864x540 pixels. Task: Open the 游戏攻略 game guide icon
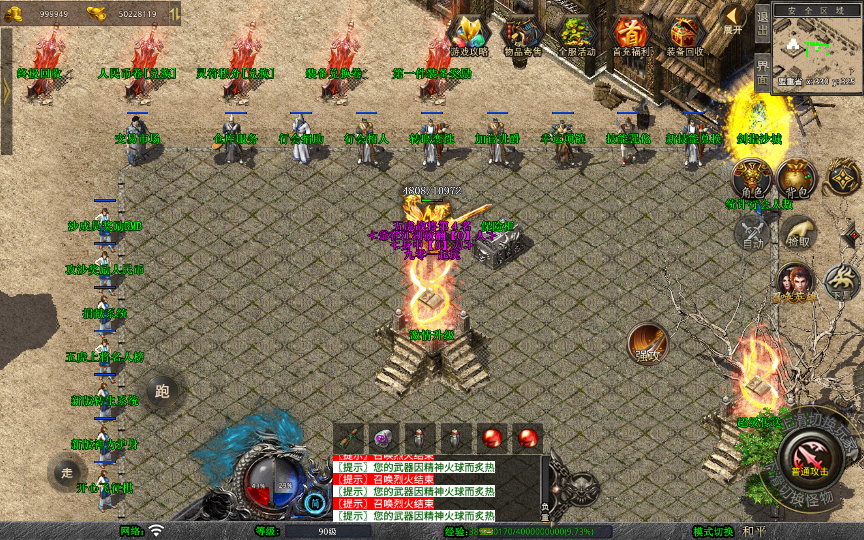[468, 36]
